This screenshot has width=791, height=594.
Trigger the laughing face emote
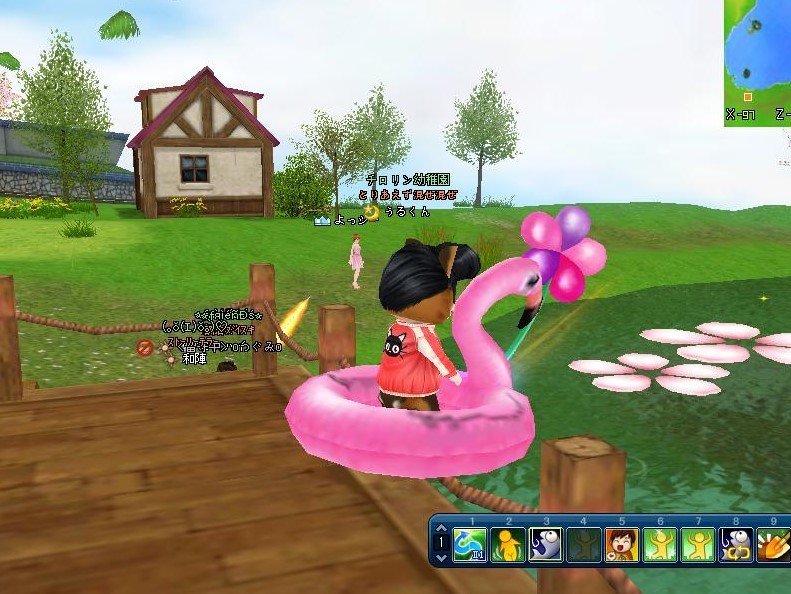(621, 545)
